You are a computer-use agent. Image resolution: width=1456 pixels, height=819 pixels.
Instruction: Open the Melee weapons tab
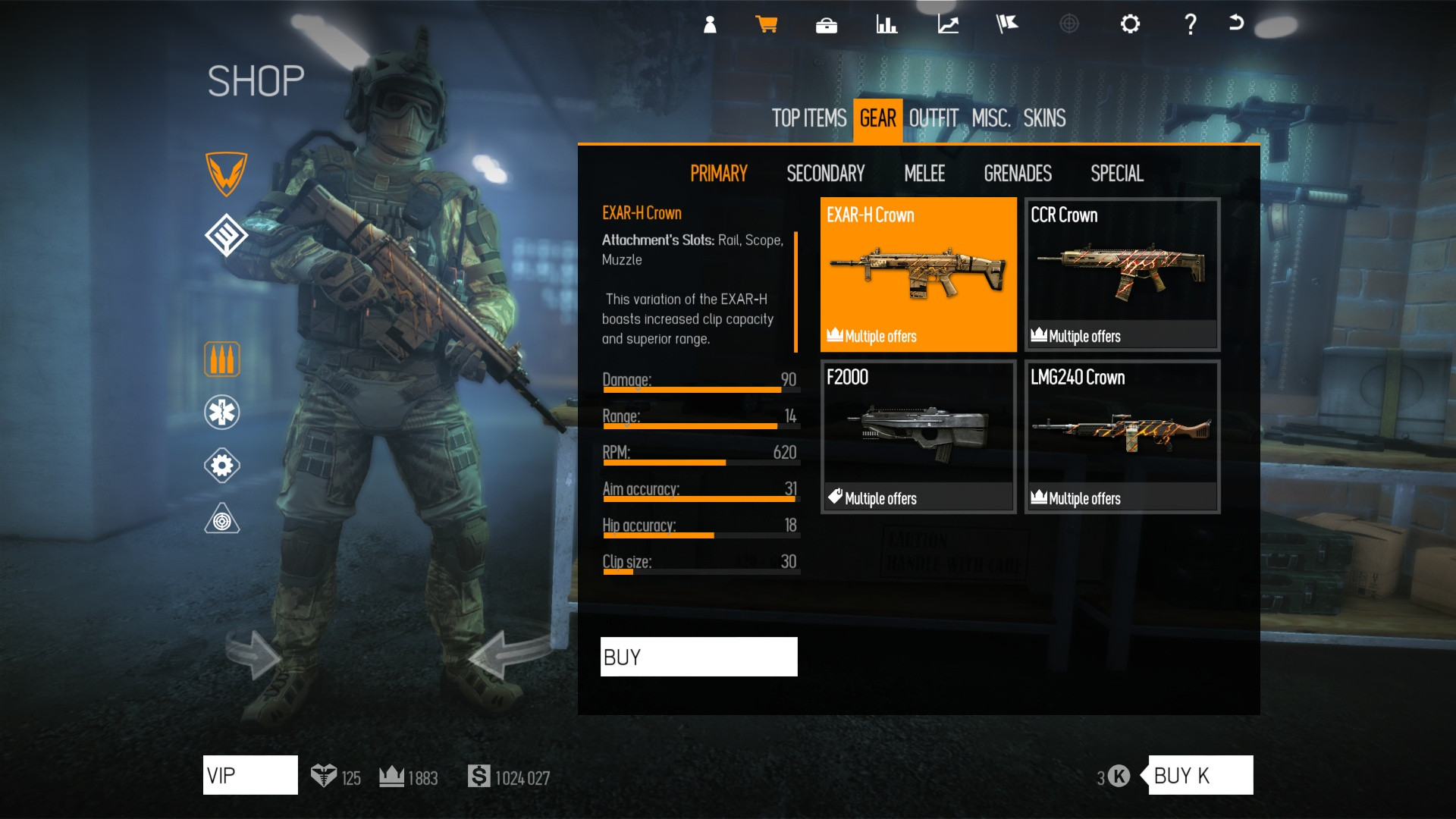coord(924,174)
